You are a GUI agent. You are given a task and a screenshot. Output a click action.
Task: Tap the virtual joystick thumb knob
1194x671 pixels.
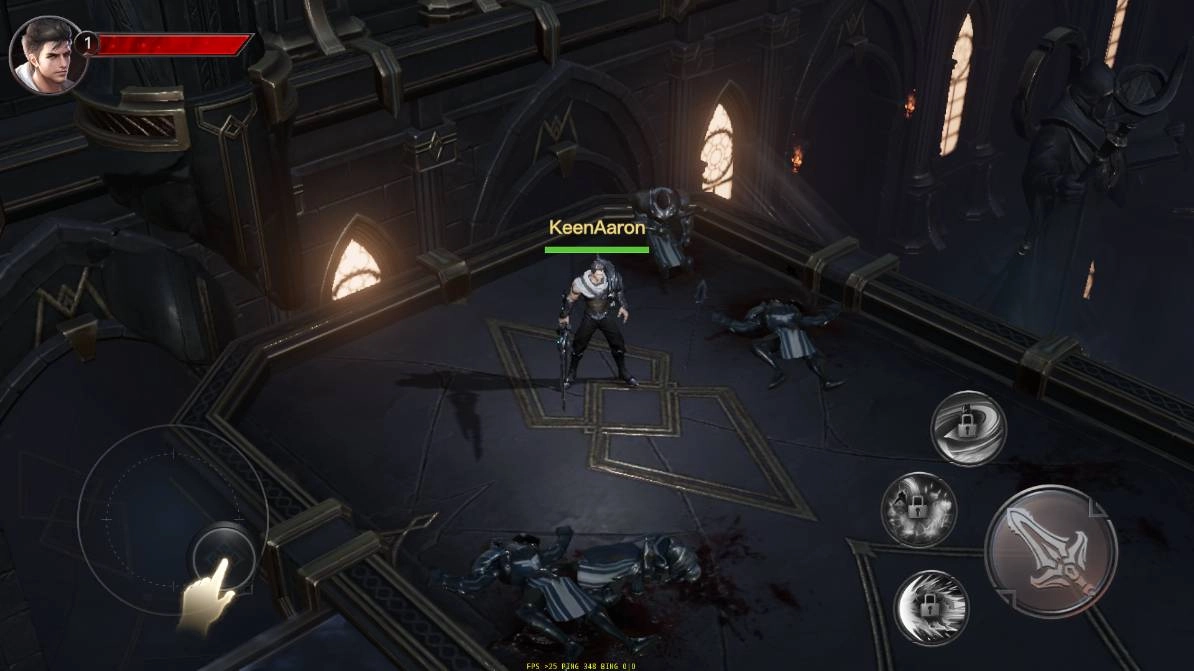[x=221, y=554]
